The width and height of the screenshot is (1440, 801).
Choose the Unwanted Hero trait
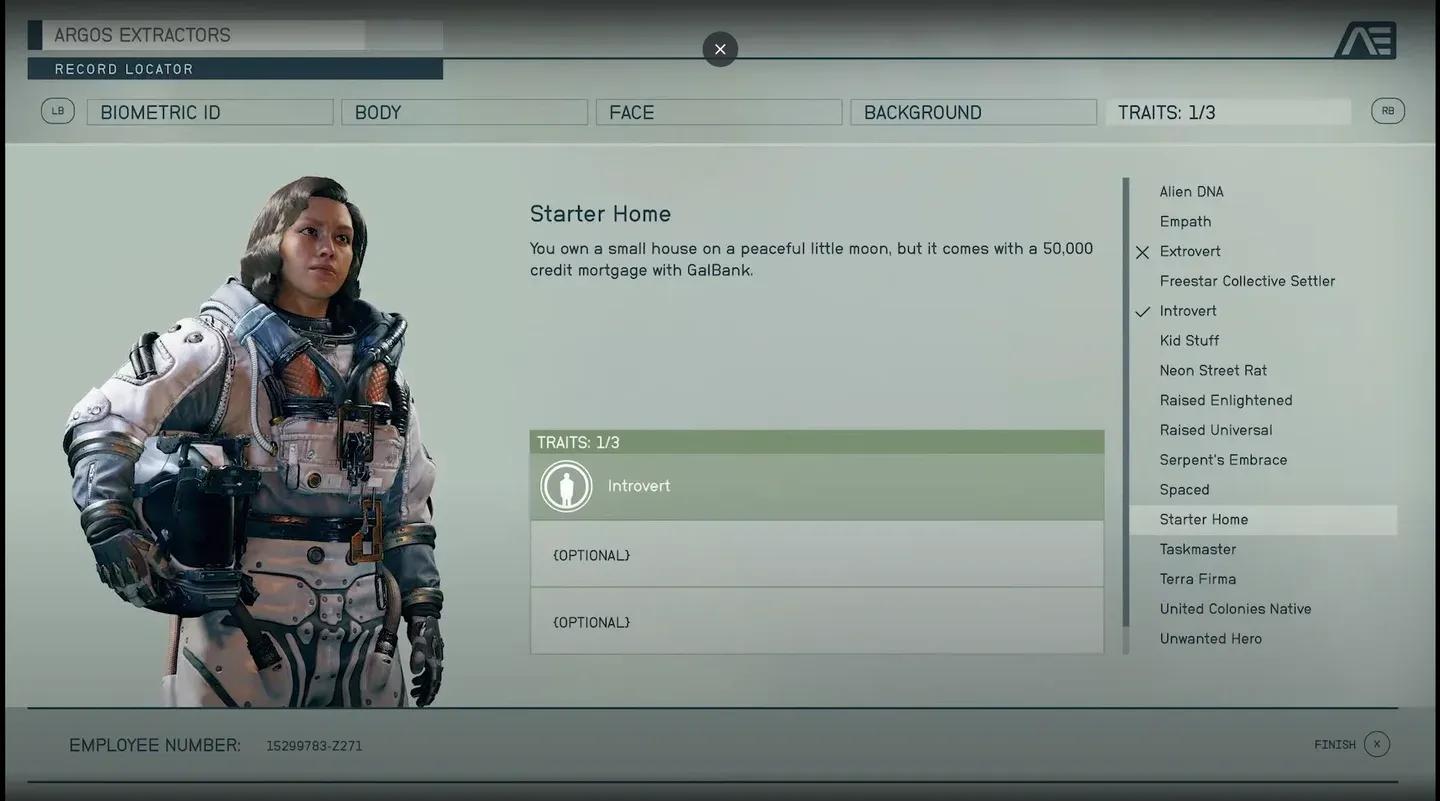point(1211,639)
